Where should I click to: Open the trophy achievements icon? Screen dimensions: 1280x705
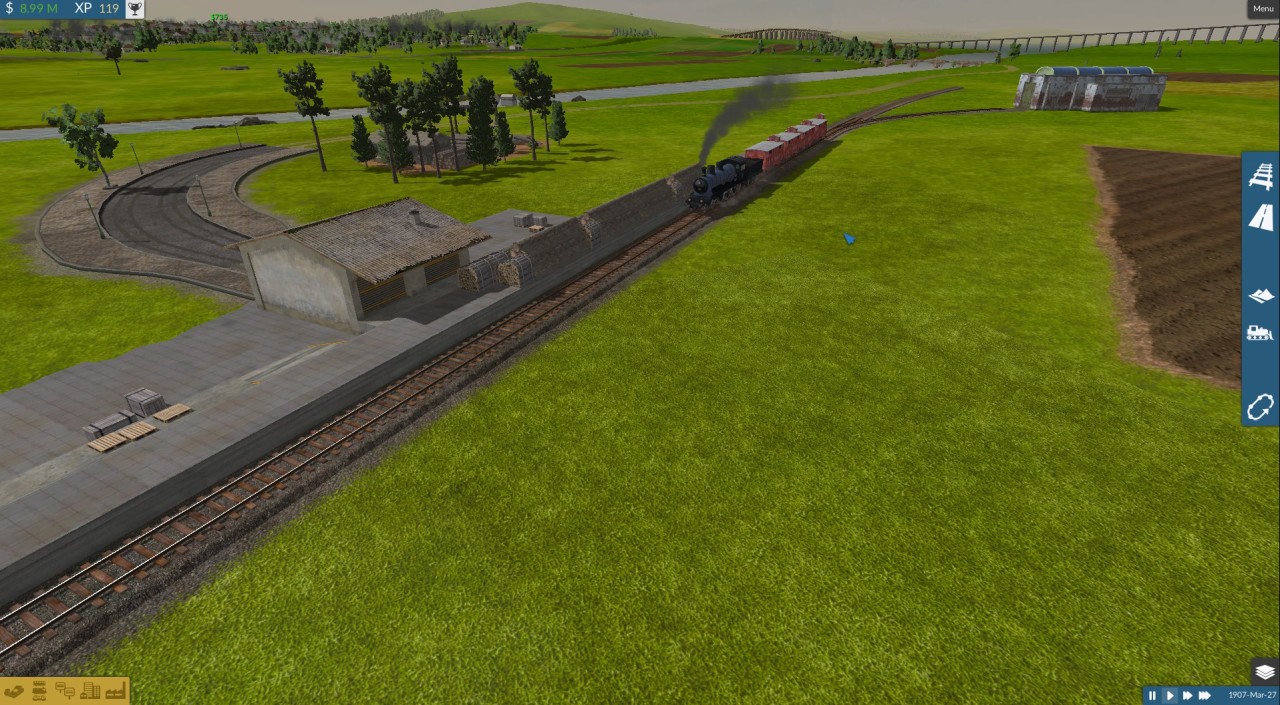[x=133, y=9]
